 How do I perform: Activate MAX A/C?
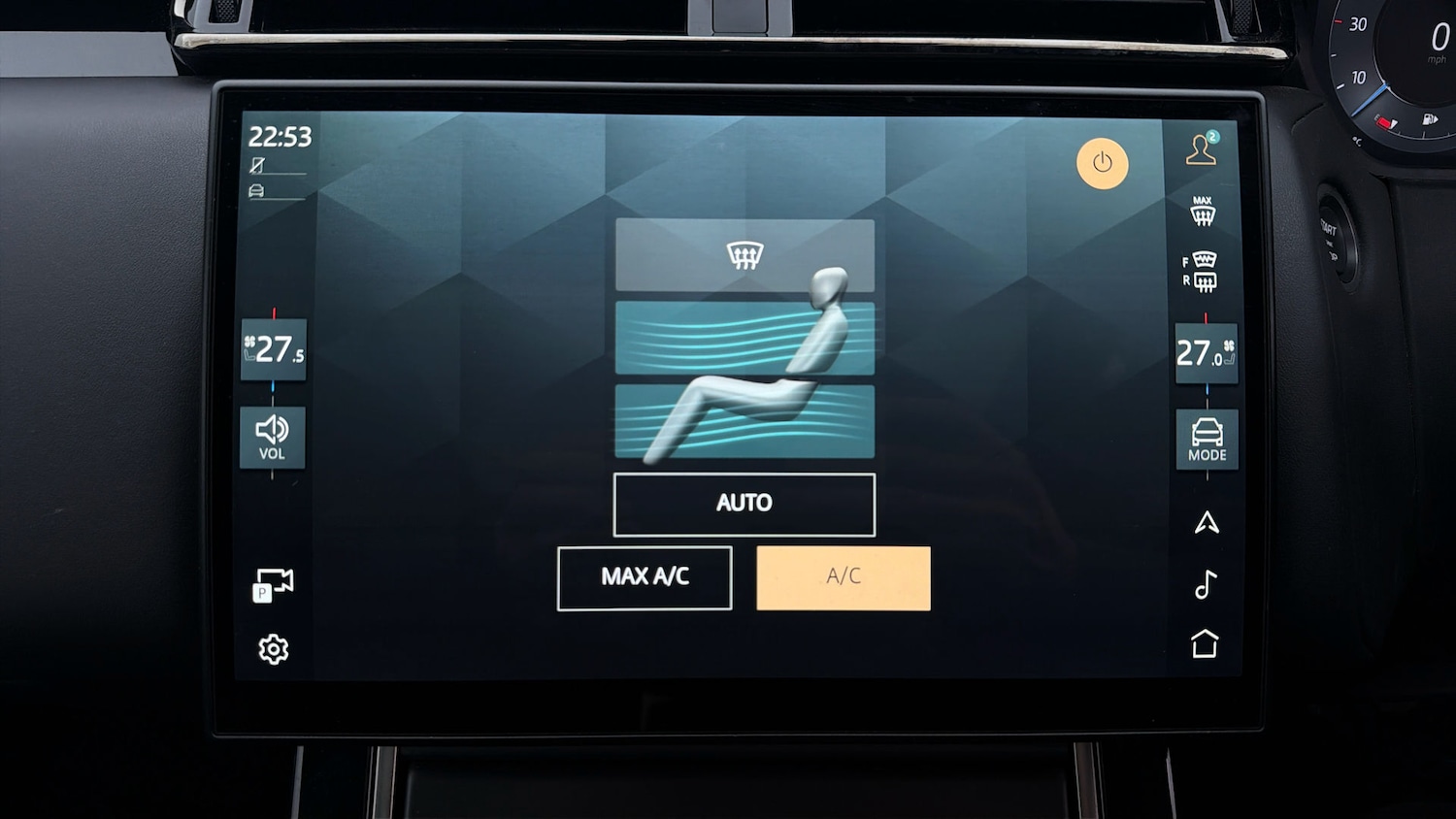pos(645,577)
